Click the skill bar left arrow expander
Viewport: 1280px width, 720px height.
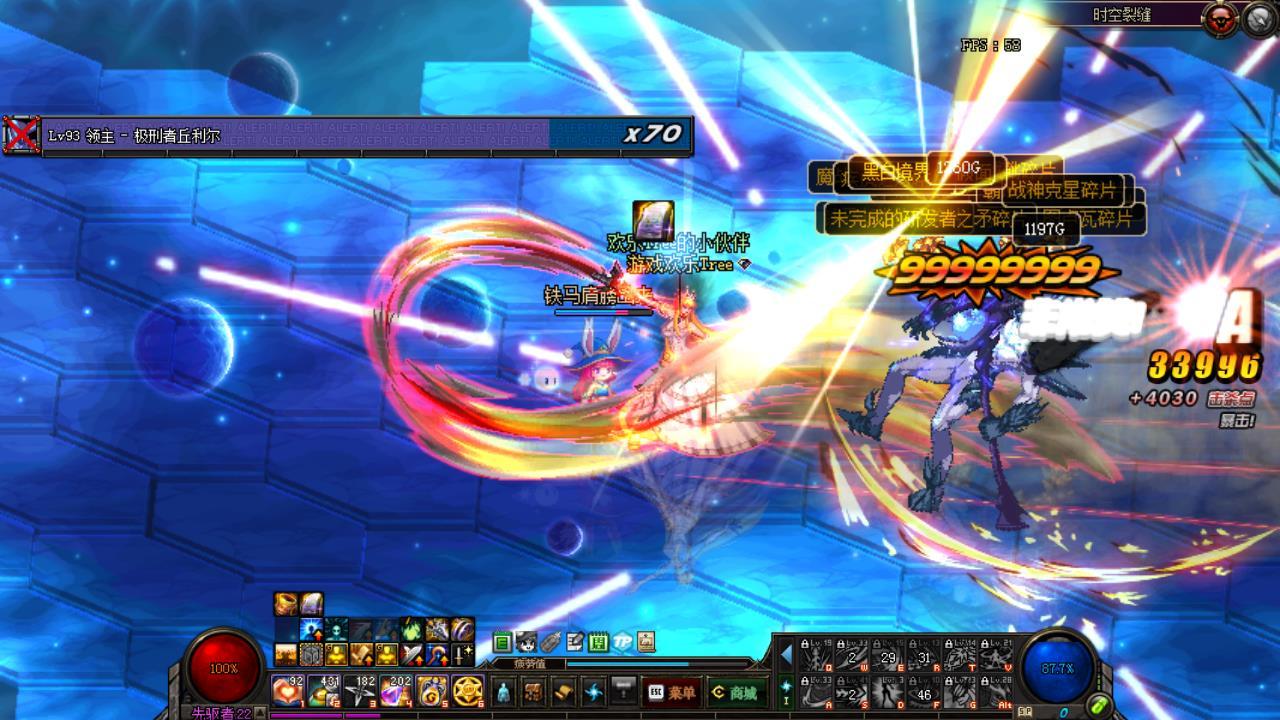786,655
